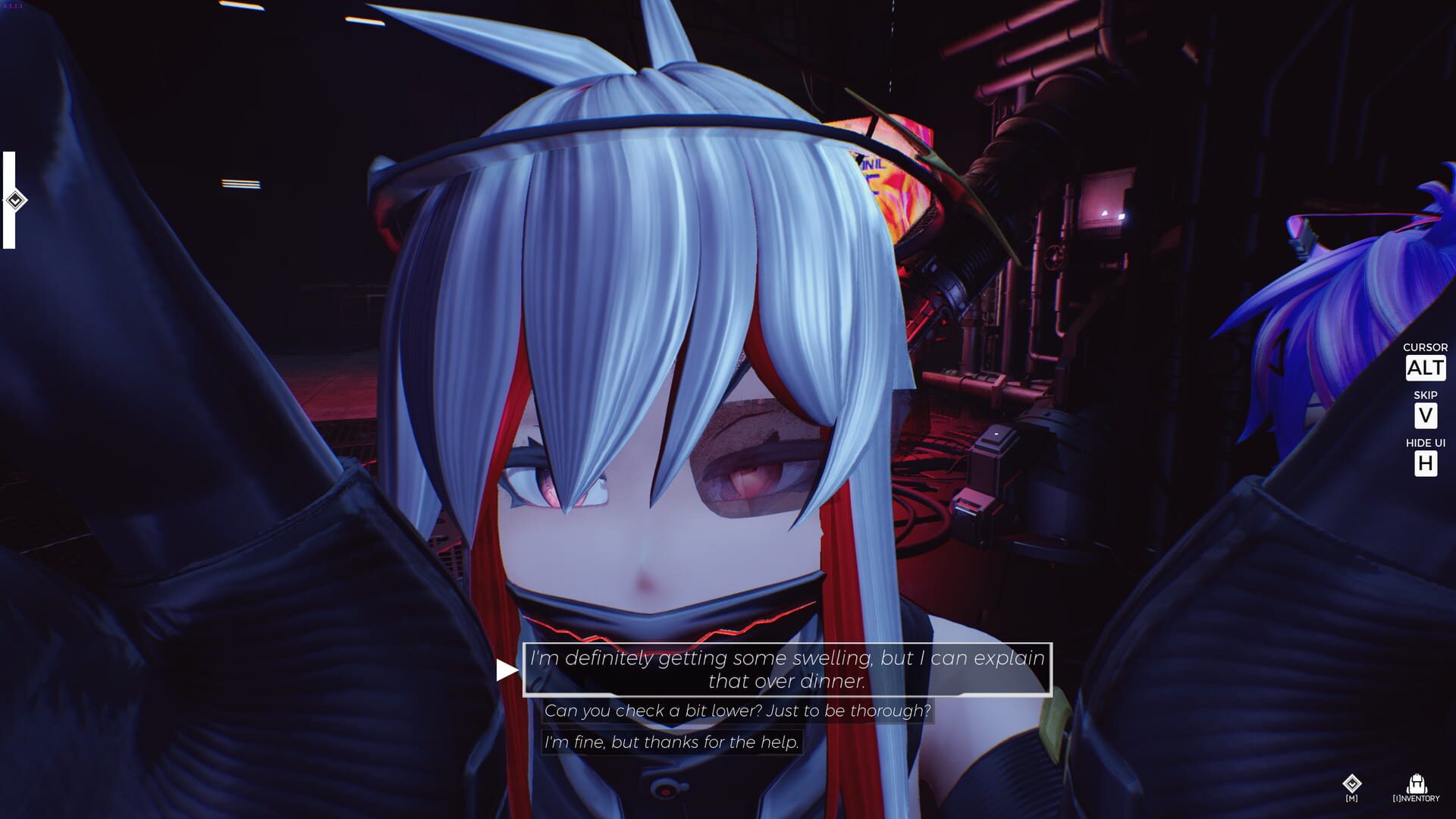Click the [M] text label under the map icon
Viewport: 1456px width, 819px height.
pos(1352,799)
